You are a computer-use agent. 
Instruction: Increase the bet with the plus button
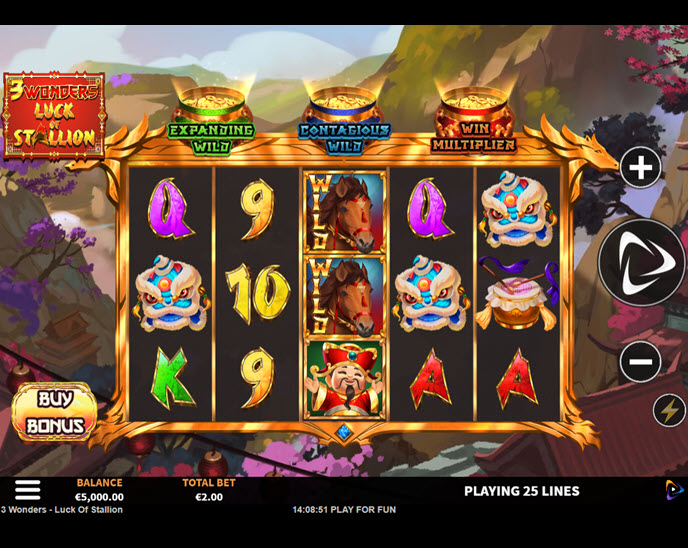tap(641, 168)
